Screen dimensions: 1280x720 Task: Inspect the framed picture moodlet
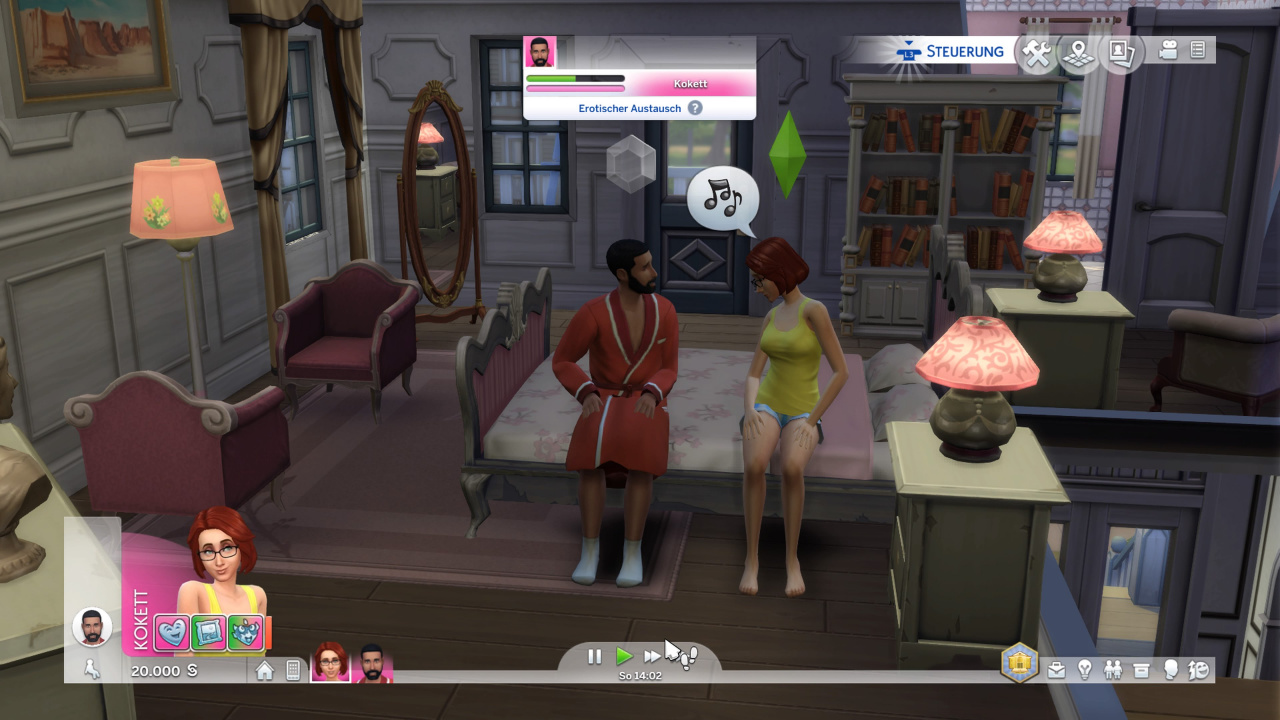pos(209,633)
